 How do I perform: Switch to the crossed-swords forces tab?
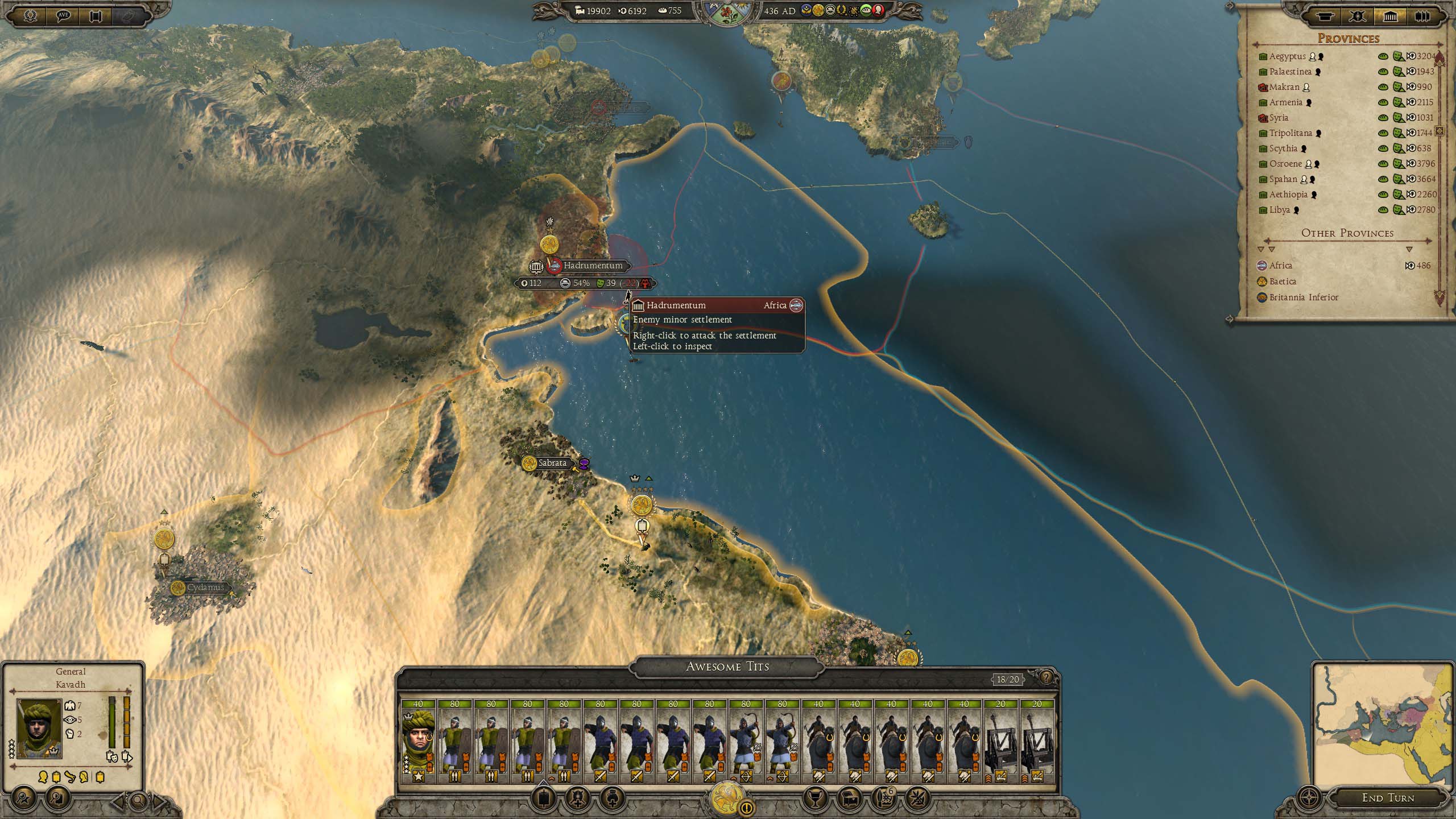click(1357, 16)
